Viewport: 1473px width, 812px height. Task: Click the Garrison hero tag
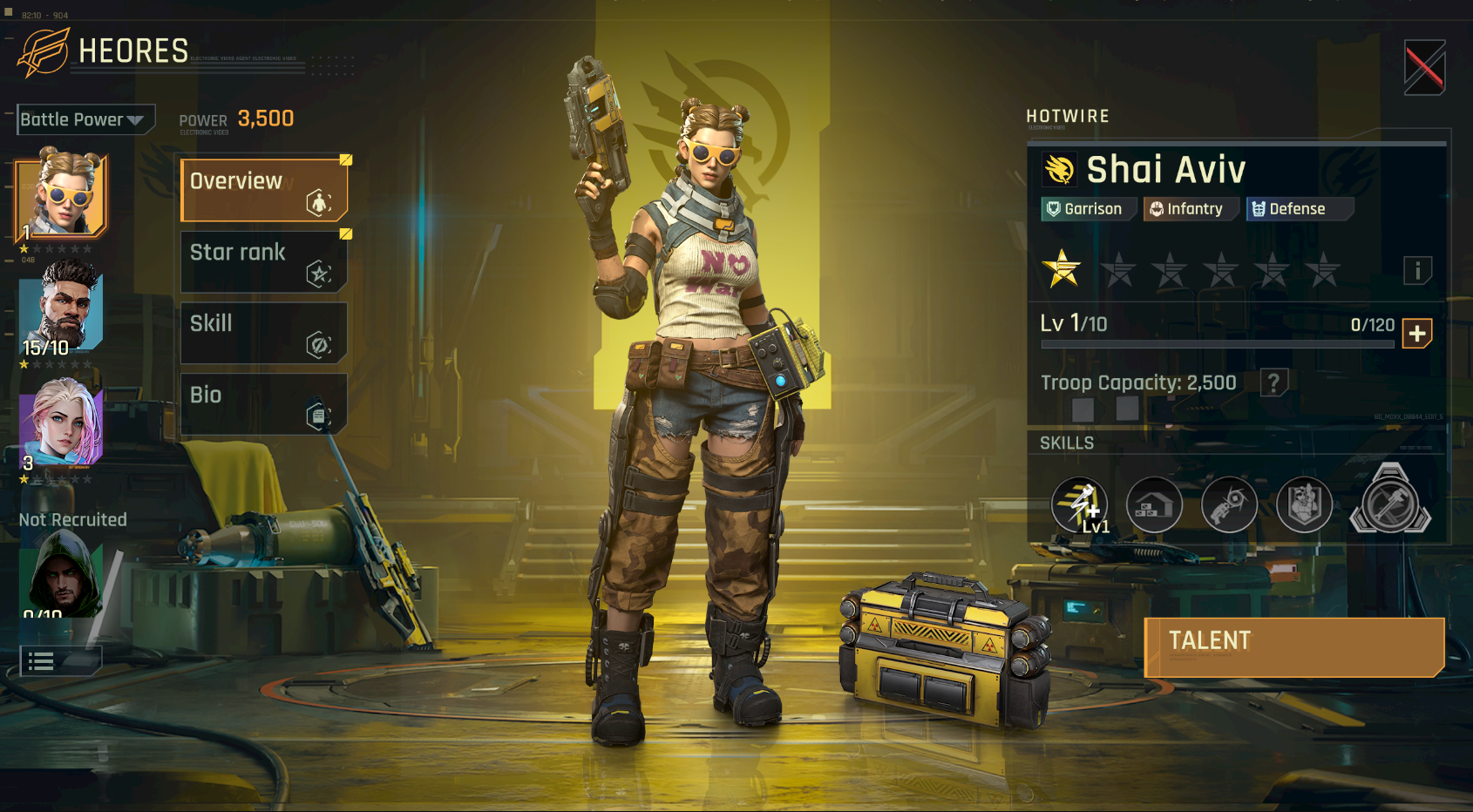click(1088, 209)
